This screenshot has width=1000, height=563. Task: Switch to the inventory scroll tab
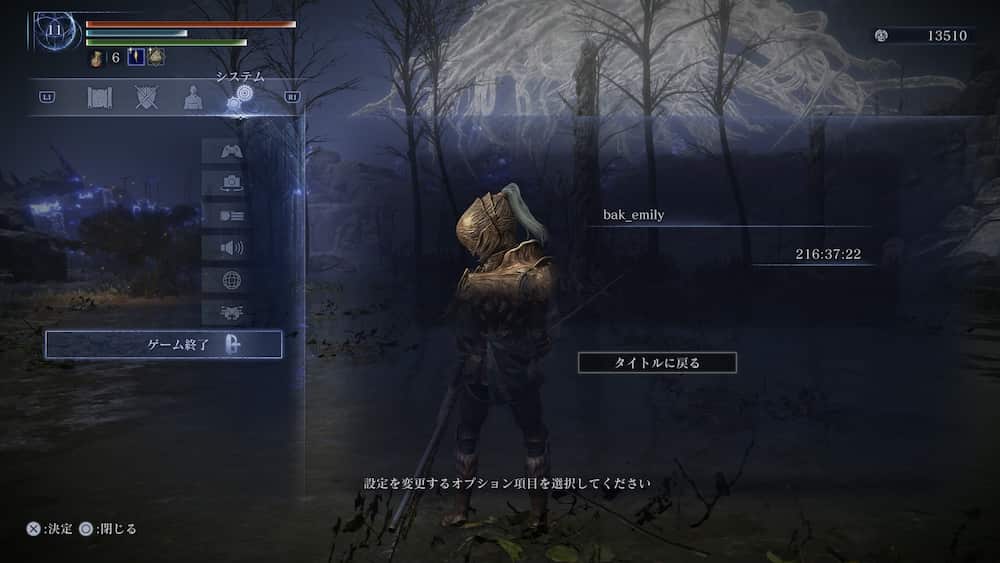(x=100, y=97)
